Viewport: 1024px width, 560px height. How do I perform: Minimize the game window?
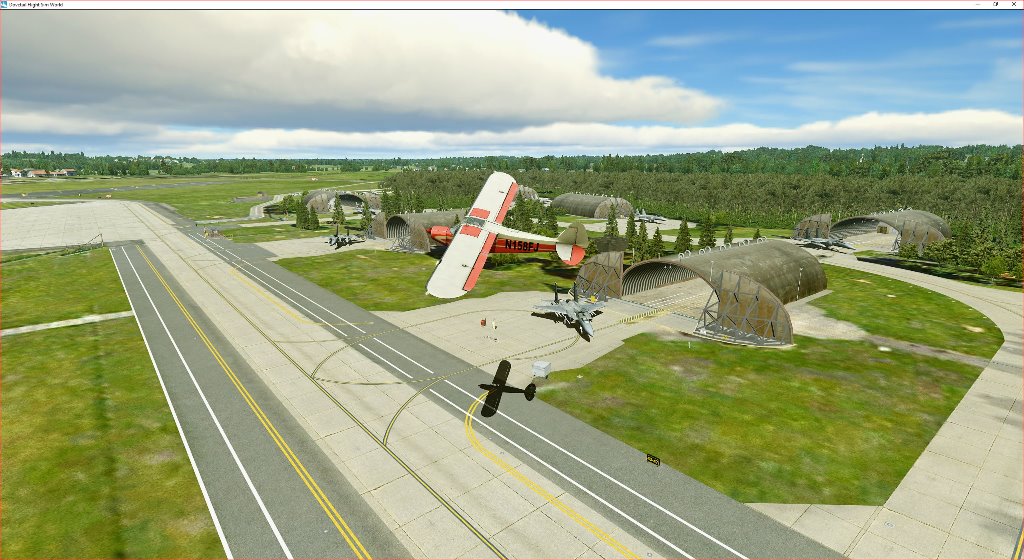[x=976, y=5]
